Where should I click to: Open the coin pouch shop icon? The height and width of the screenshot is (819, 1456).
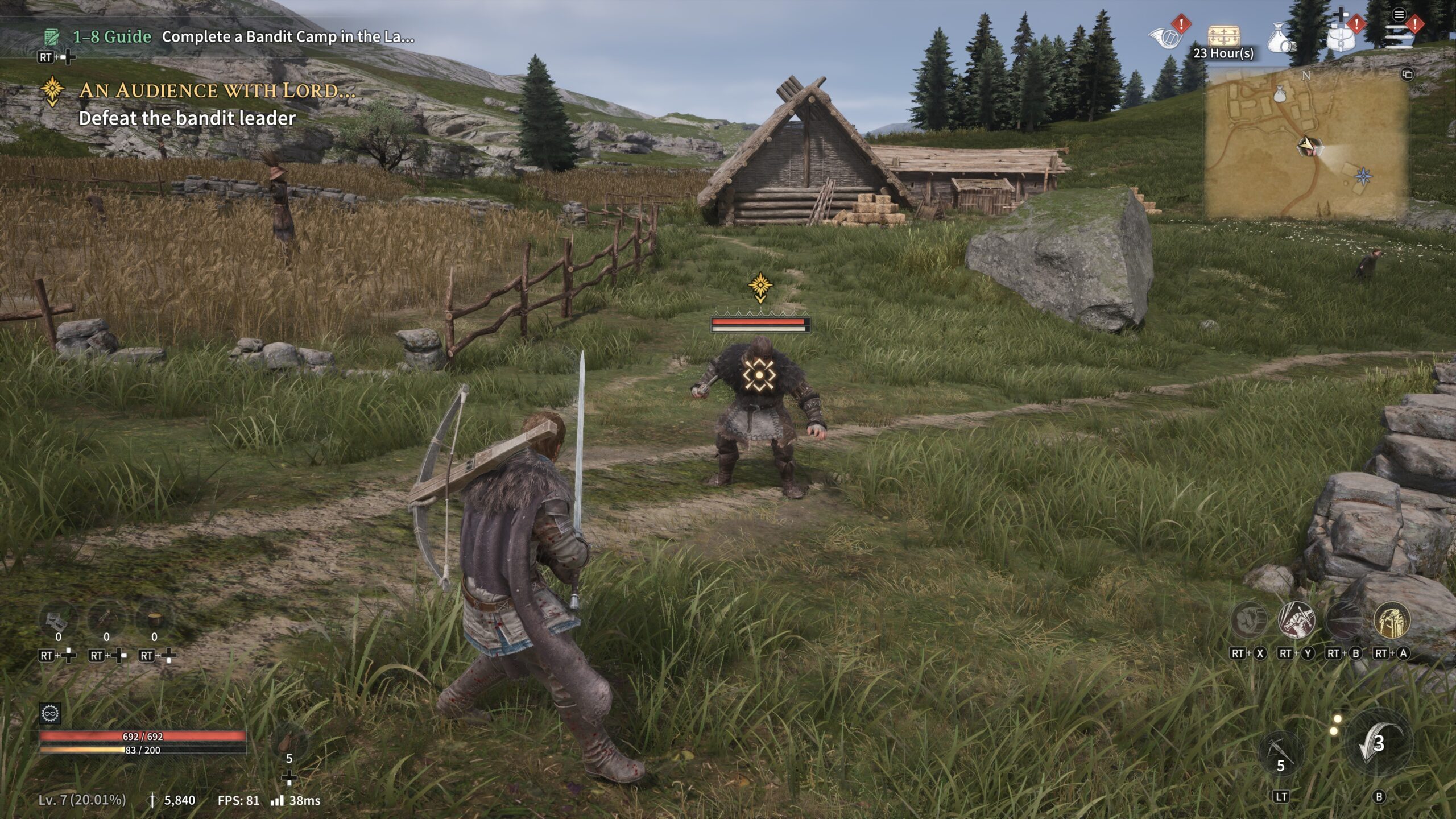coord(1280,38)
